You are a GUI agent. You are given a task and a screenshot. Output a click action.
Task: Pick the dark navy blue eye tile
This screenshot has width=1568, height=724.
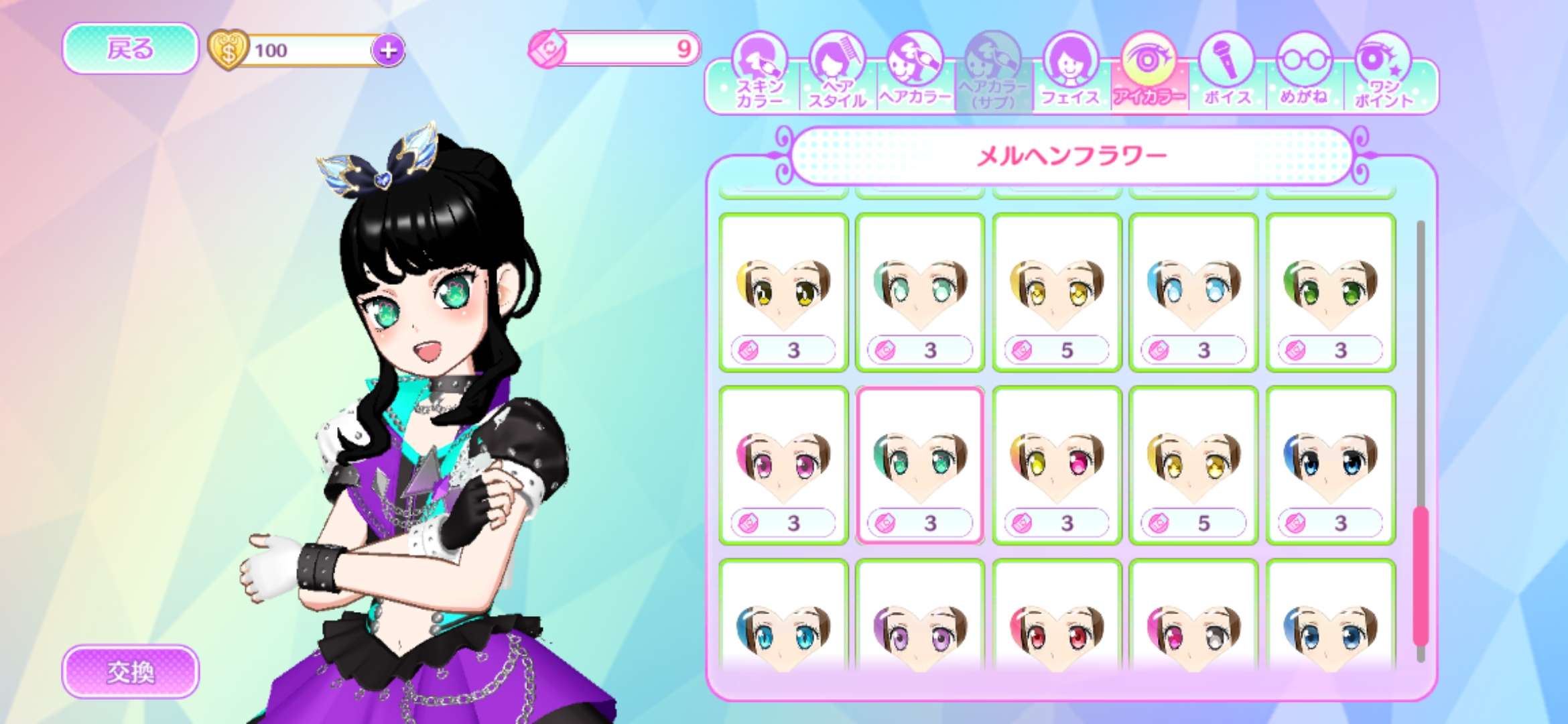(x=1330, y=465)
